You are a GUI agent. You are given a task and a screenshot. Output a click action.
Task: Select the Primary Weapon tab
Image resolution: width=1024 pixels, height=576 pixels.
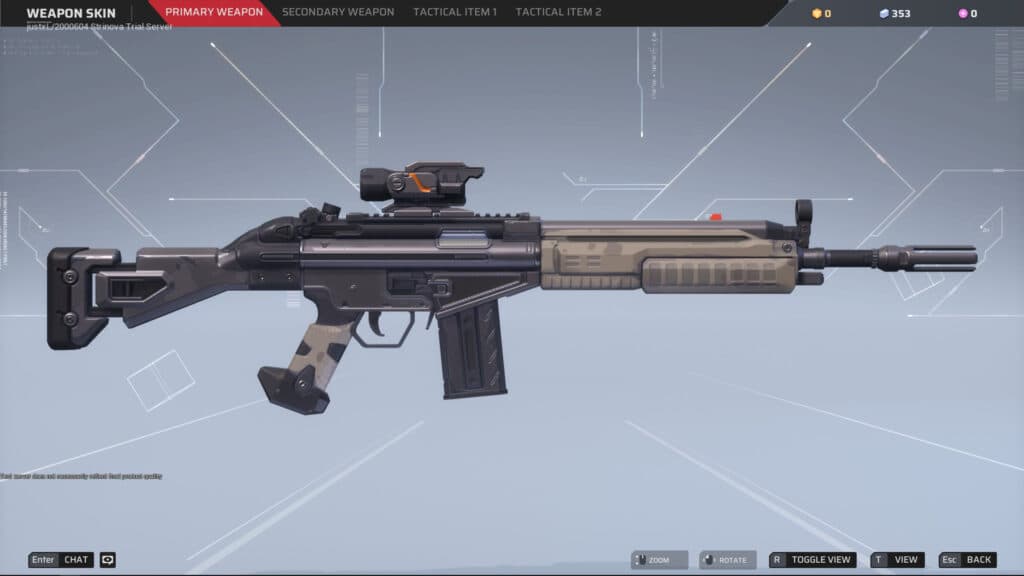pyautogui.click(x=214, y=13)
